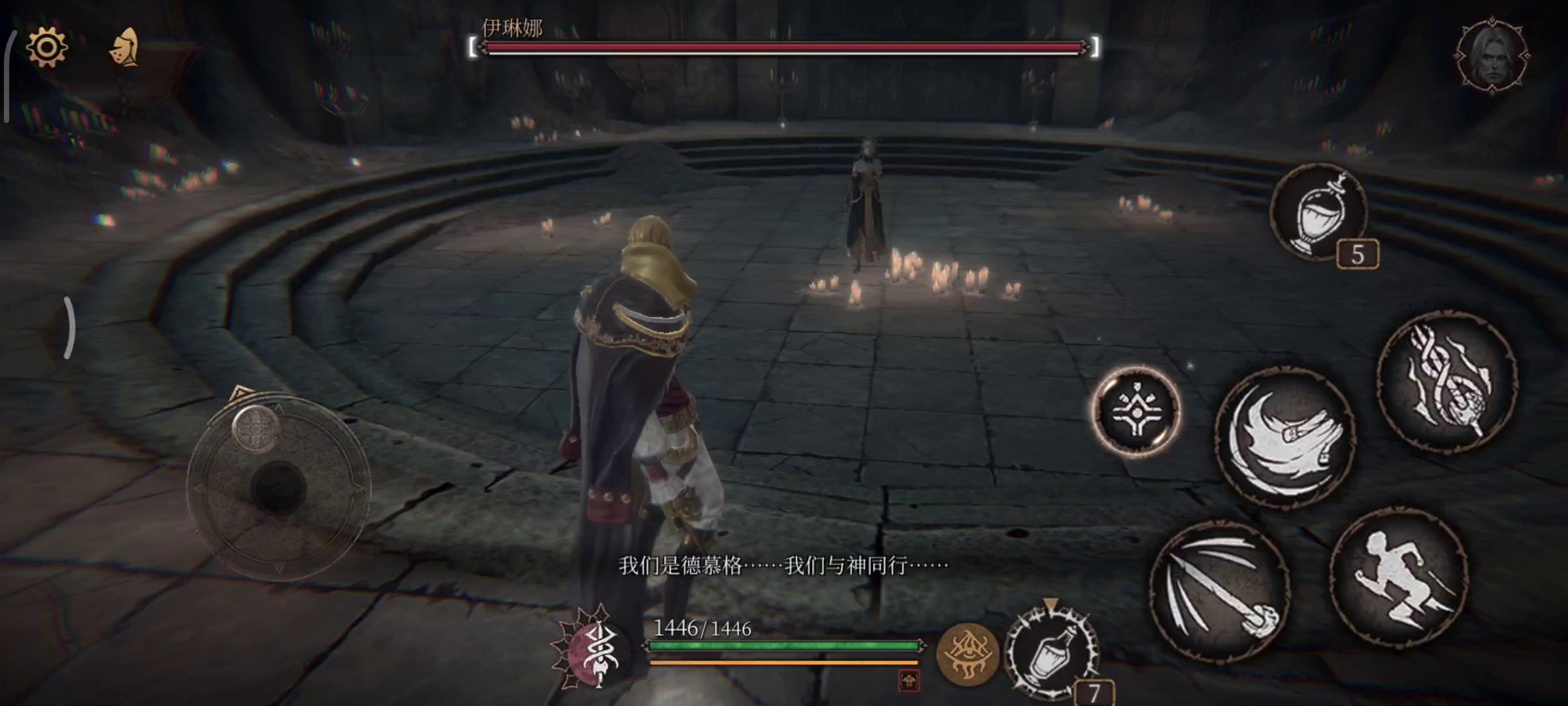1568x706 pixels.
Task: Tap the serpent emblem beside health bar
Action: point(596,650)
